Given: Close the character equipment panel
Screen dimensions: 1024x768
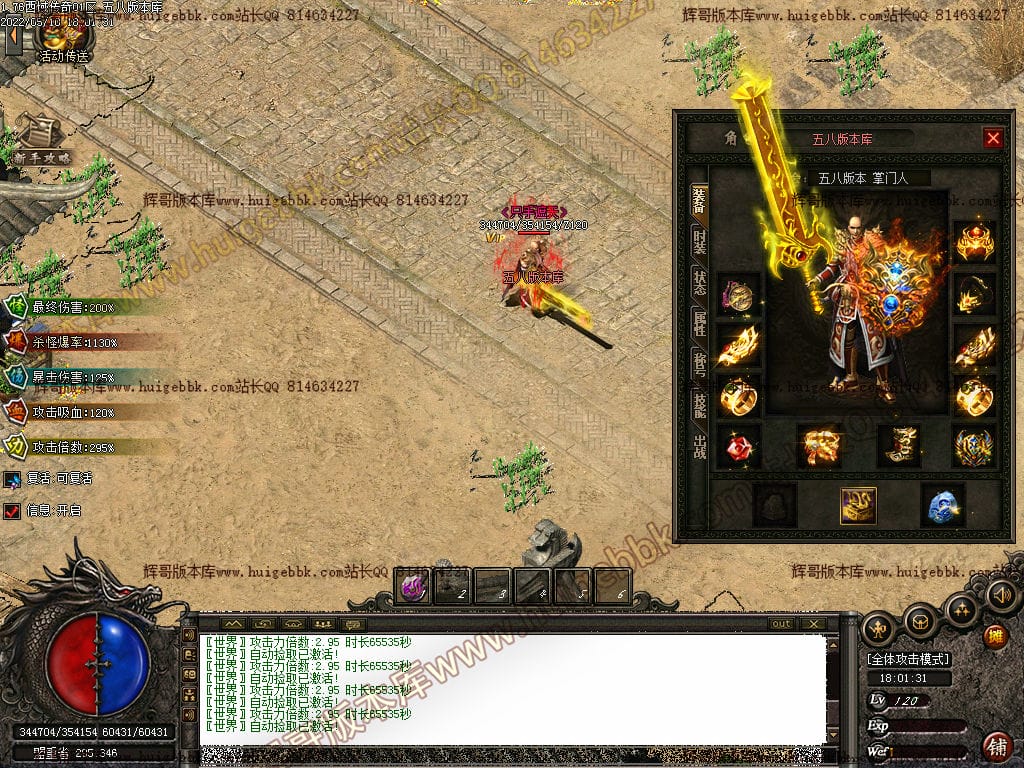Looking at the screenshot, I should [x=992, y=139].
